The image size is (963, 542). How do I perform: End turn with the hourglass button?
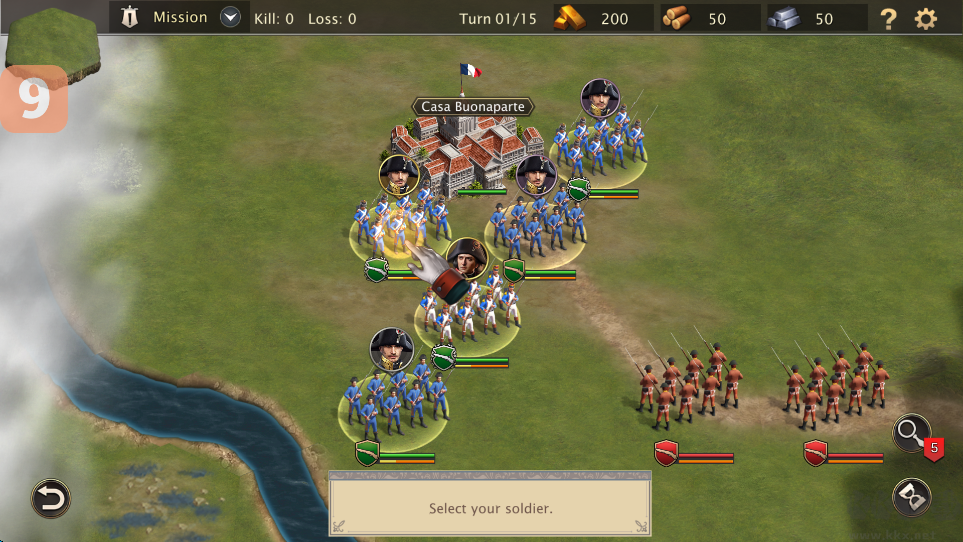click(912, 497)
